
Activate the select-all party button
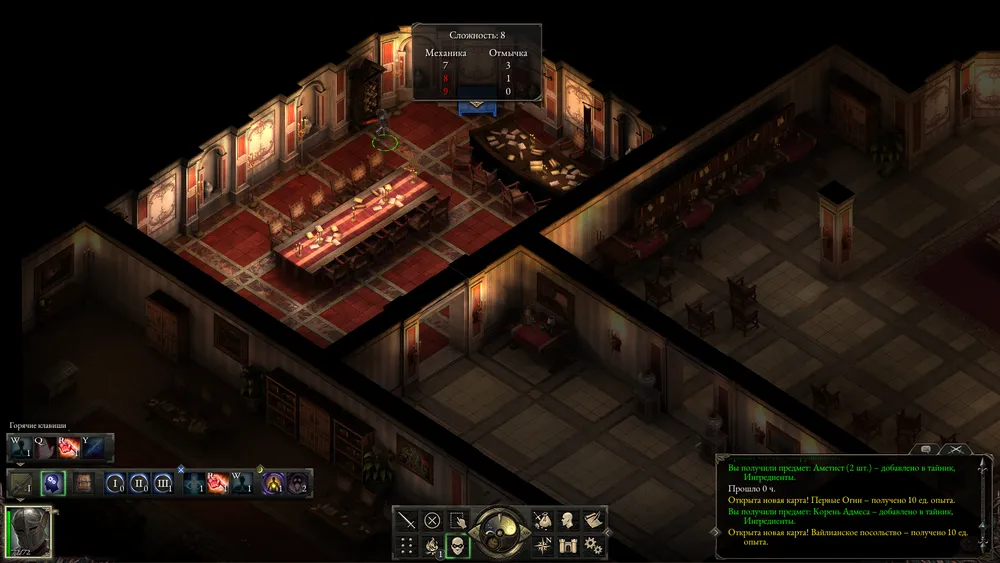pos(458,520)
